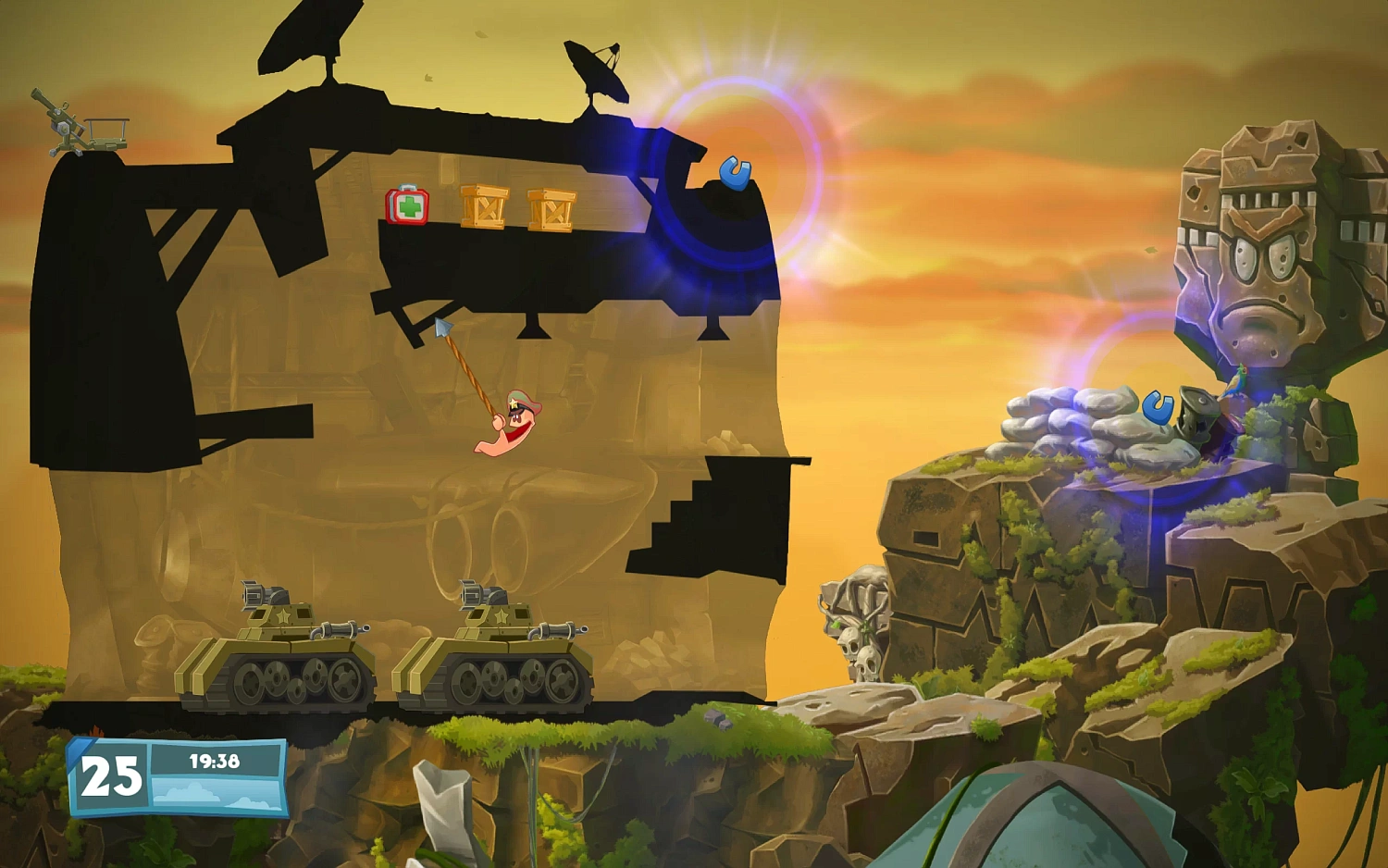
Task: Click the red health crate pickup
Action: coord(404,207)
